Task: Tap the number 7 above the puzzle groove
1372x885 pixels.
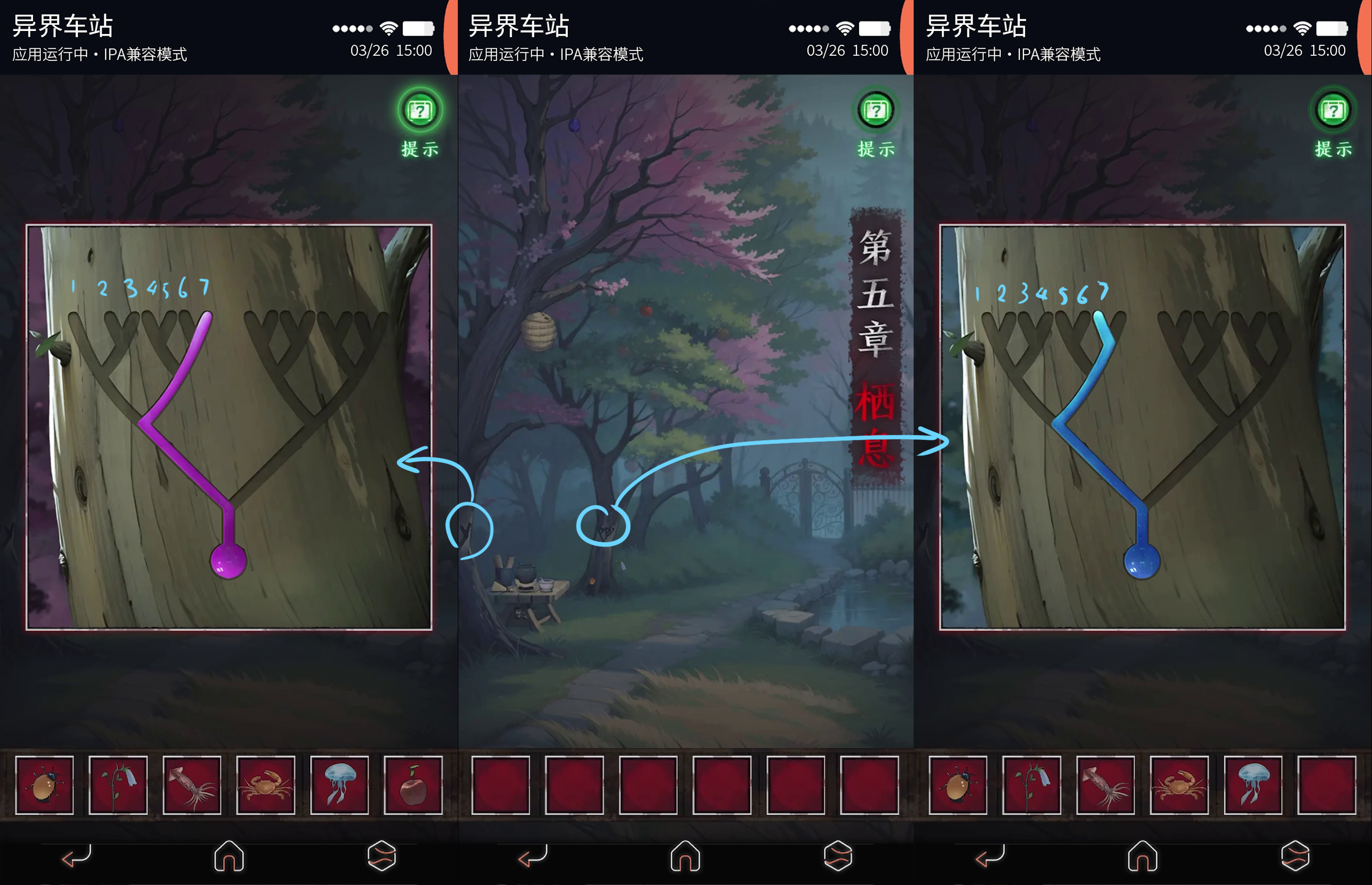Action: (204, 288)
